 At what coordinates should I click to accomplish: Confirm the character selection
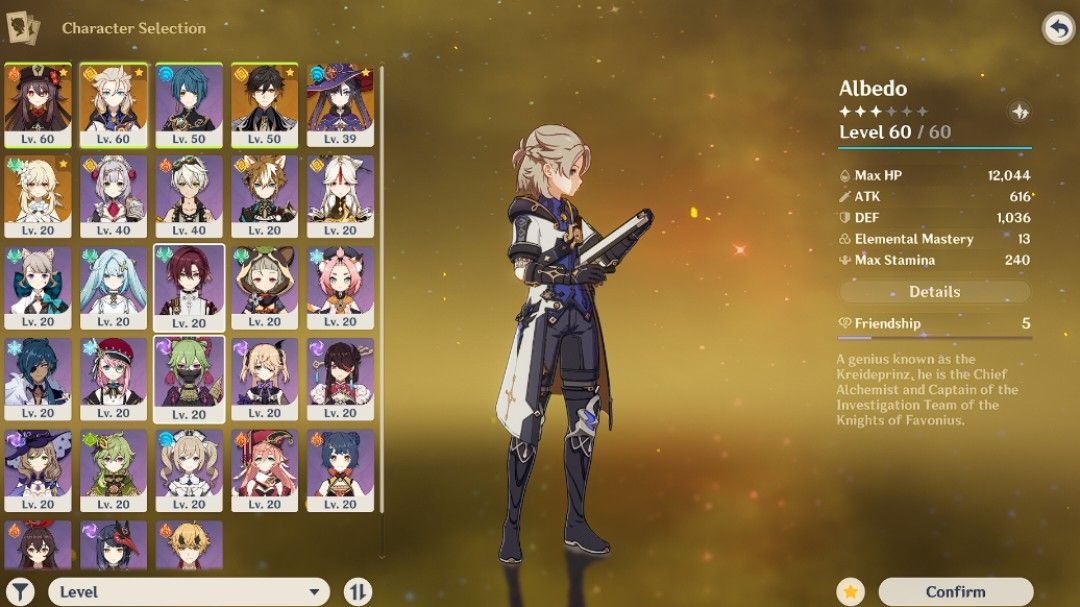(x=955, y=591)
